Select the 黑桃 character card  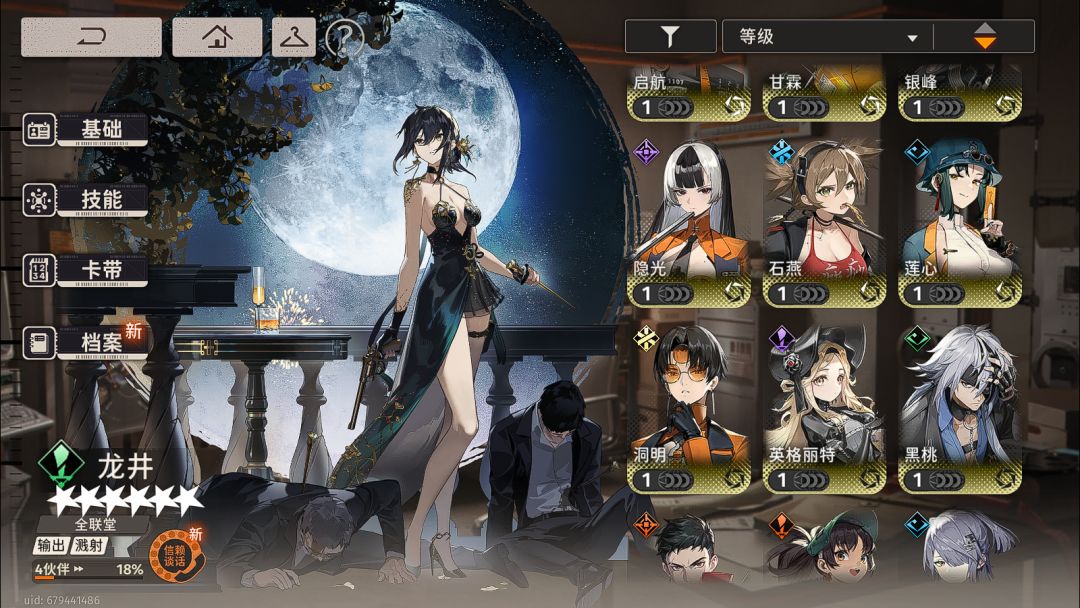tap(960, 412)
